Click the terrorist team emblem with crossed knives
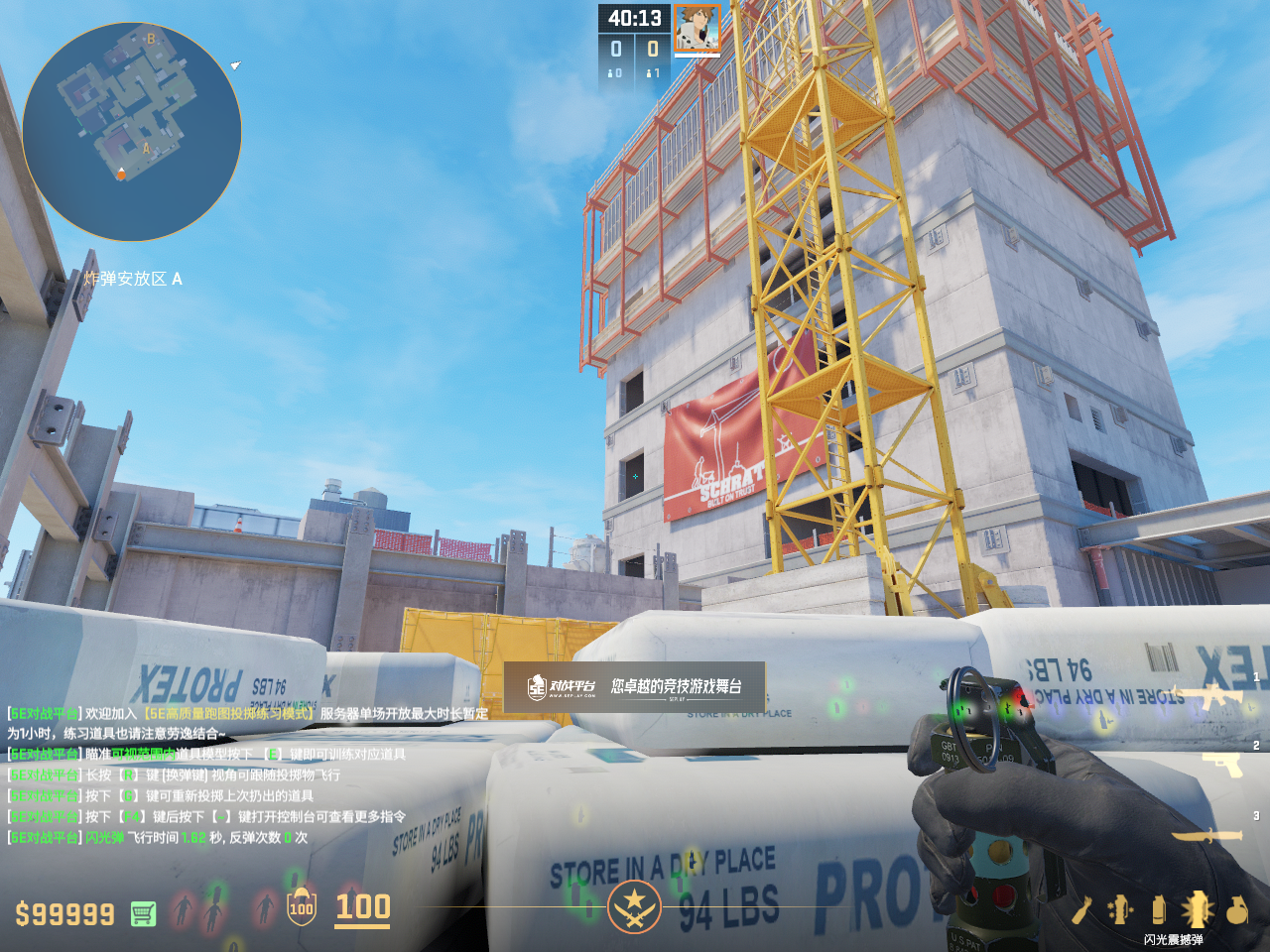This screenshot has width=1270, height=952. [634, 907]
